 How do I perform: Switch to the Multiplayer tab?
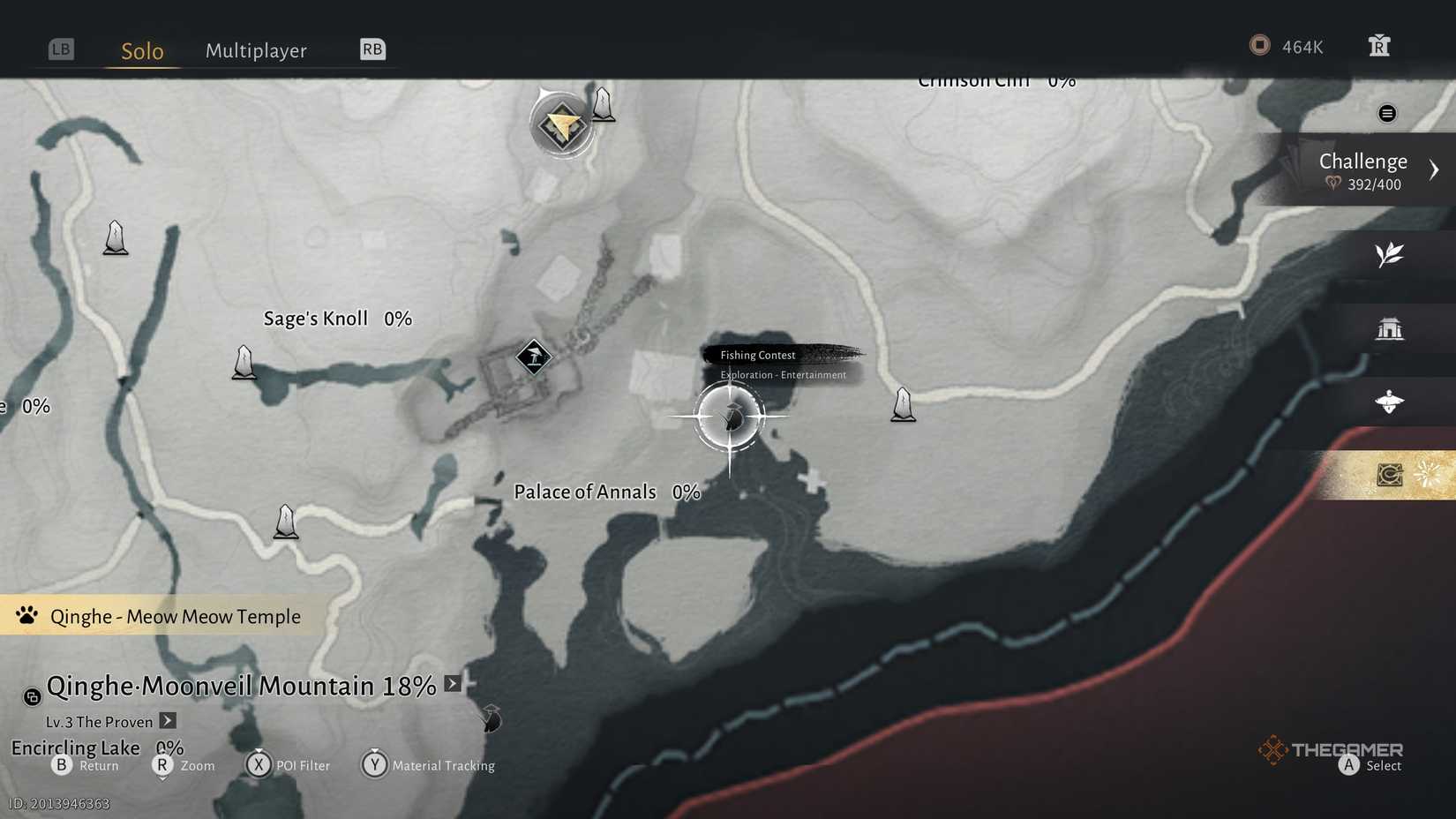click(256, 50)
